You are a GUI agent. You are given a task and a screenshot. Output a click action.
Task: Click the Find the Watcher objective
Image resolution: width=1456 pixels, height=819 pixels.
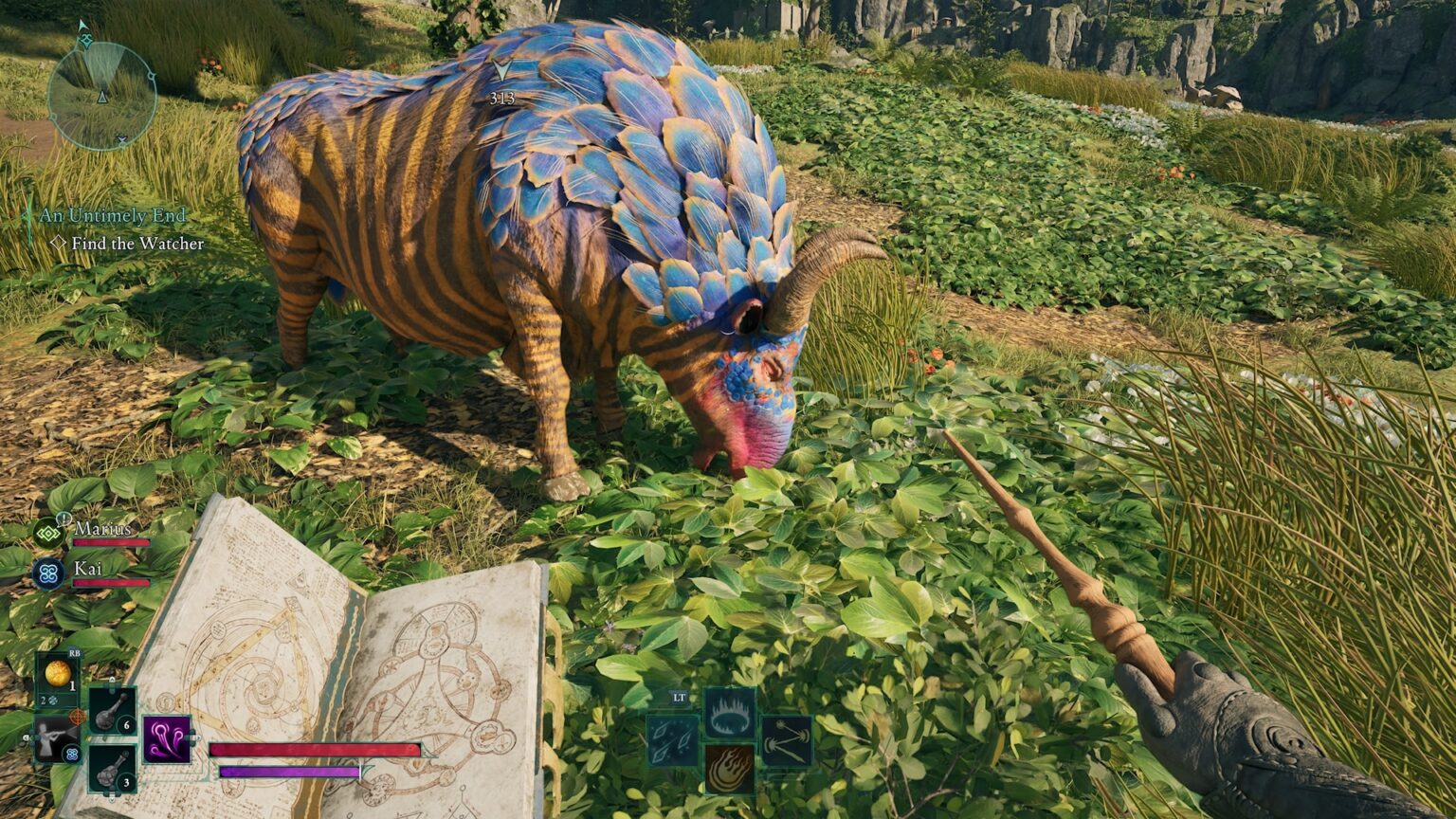point(136,244)
